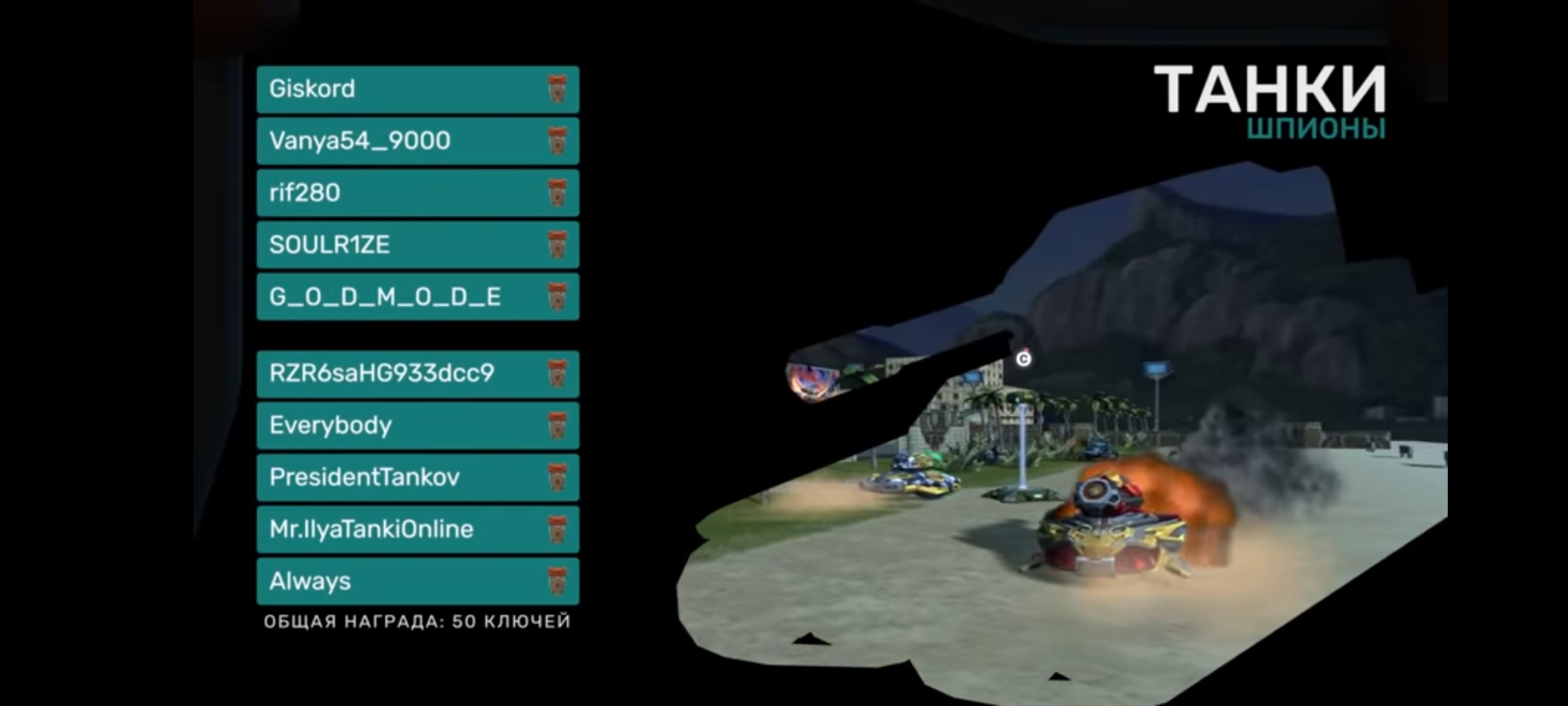1568x706 pixels.
Task: Pick the G_O_D_M_O_D_E player row
Action: pos(417,297)
